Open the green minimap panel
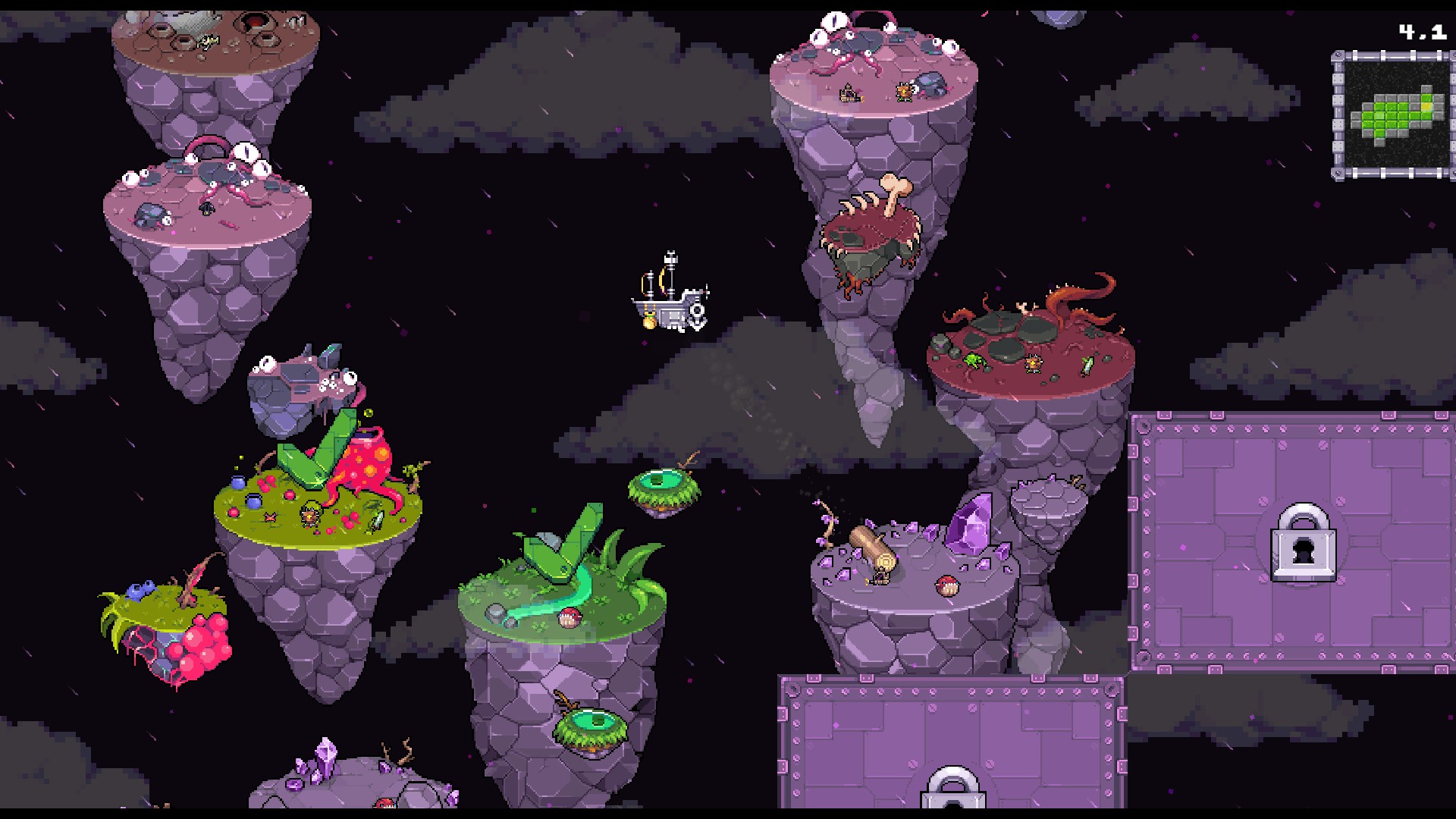1456x819 pixels. click(x=1393, y=115)
